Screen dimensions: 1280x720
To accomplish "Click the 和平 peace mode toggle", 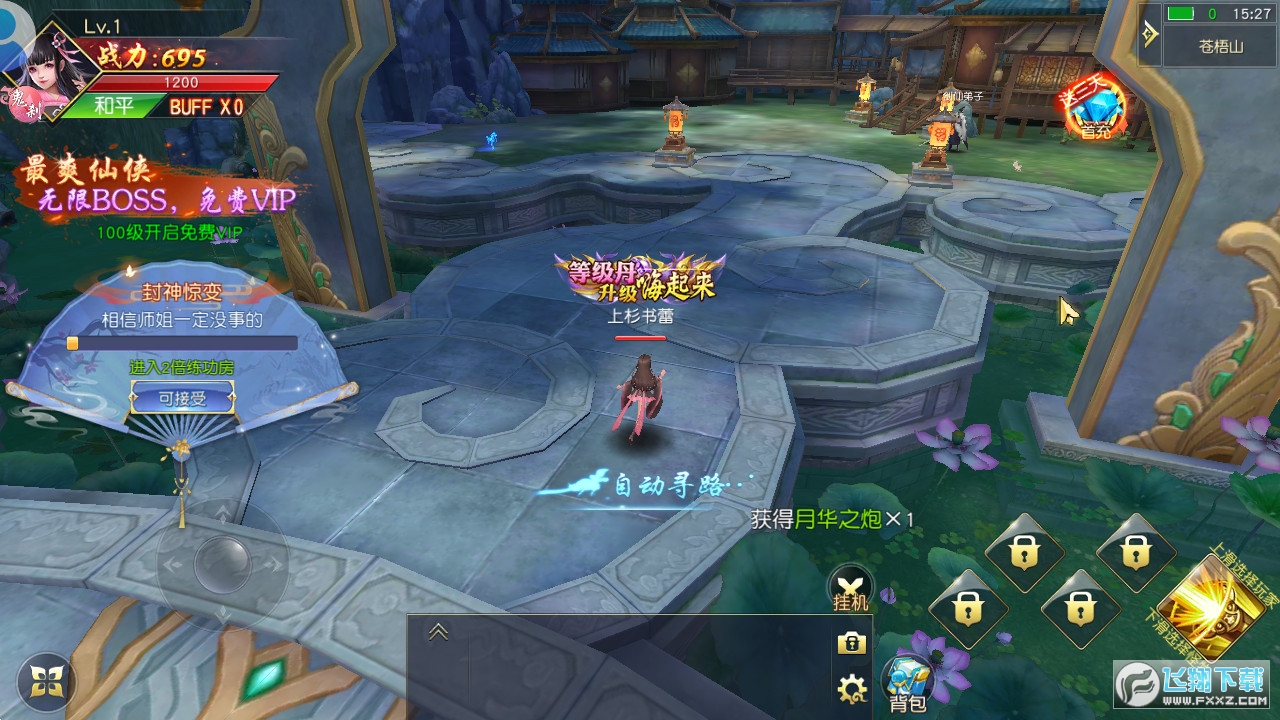I will 112,106.
